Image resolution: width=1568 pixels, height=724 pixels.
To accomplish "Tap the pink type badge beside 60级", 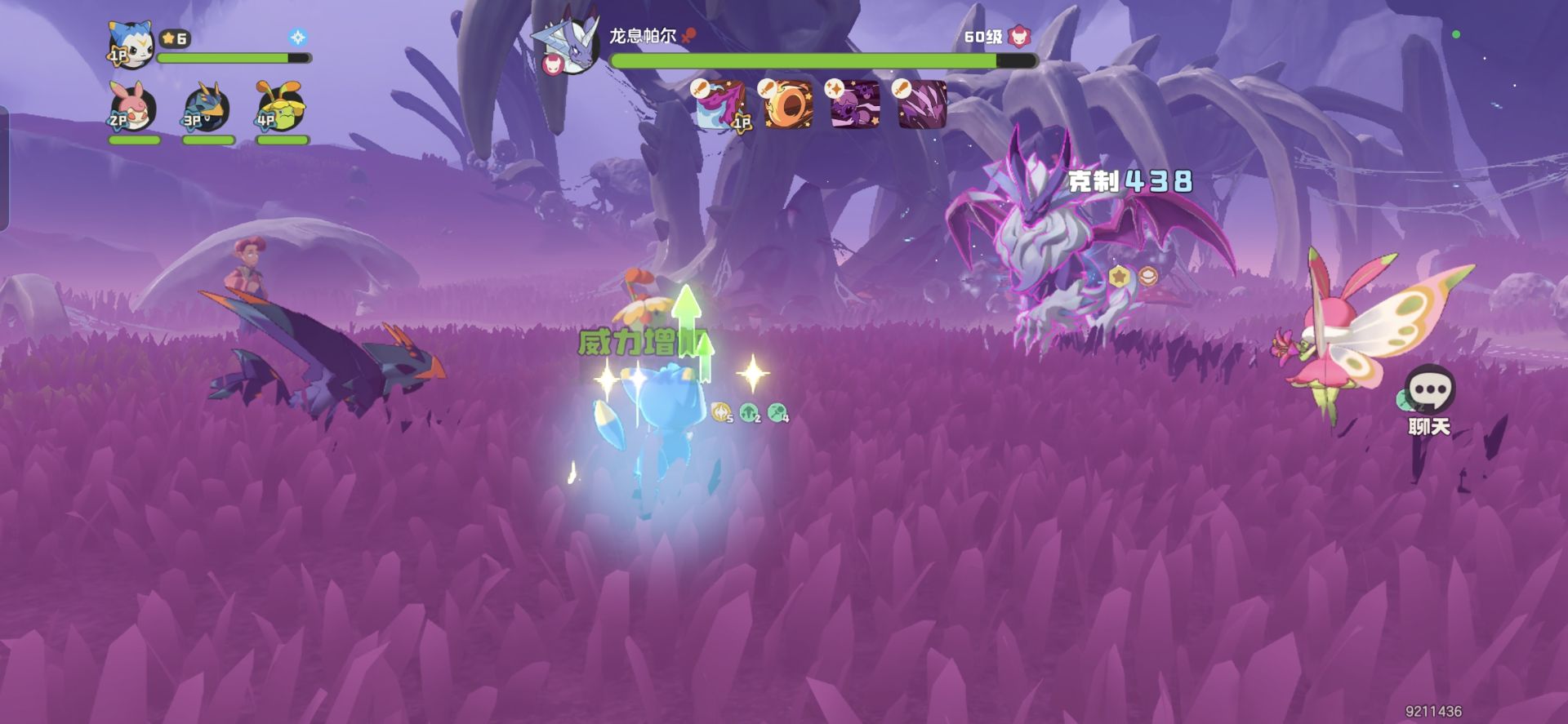I will (1019, 37).
